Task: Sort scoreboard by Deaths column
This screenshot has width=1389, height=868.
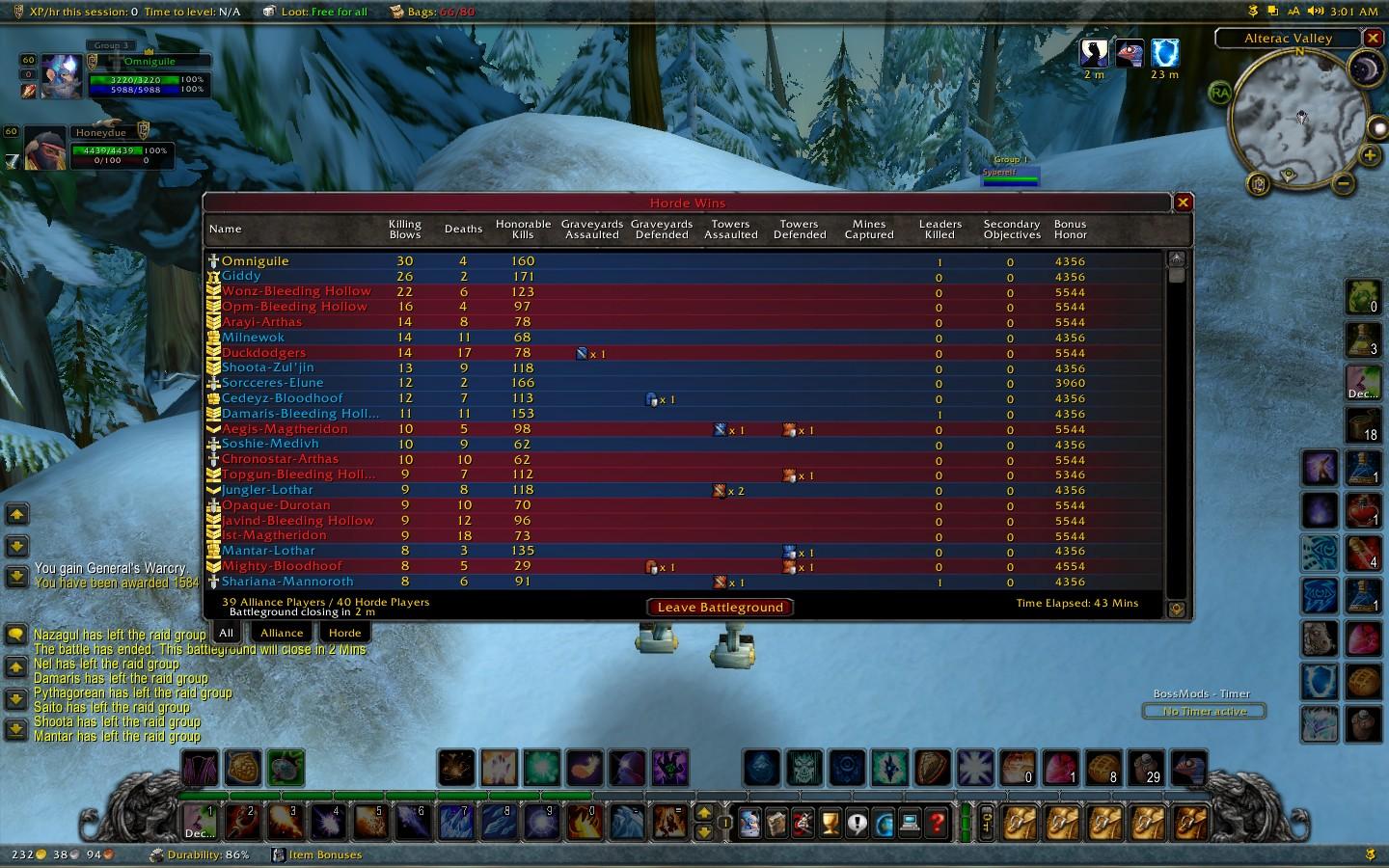Action: 463,230
